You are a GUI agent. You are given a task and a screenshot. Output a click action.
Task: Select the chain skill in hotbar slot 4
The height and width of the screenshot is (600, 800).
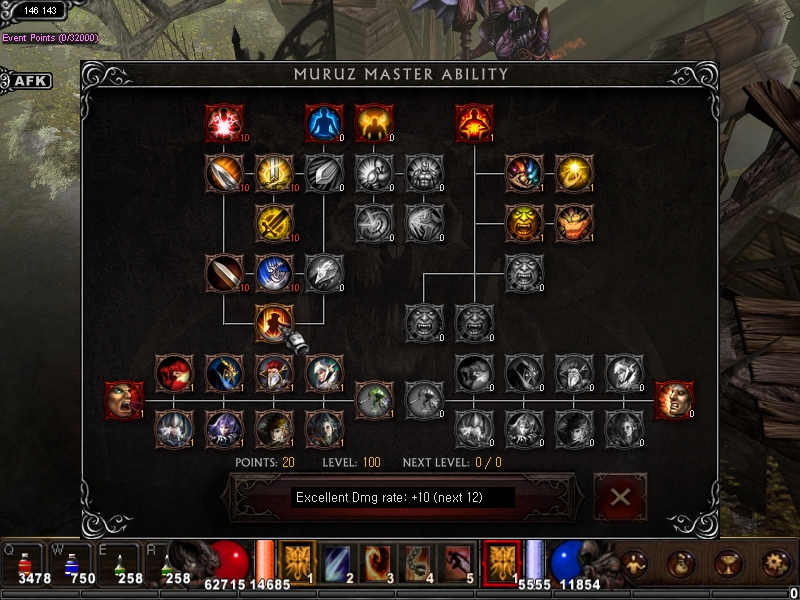pos(416,562)
